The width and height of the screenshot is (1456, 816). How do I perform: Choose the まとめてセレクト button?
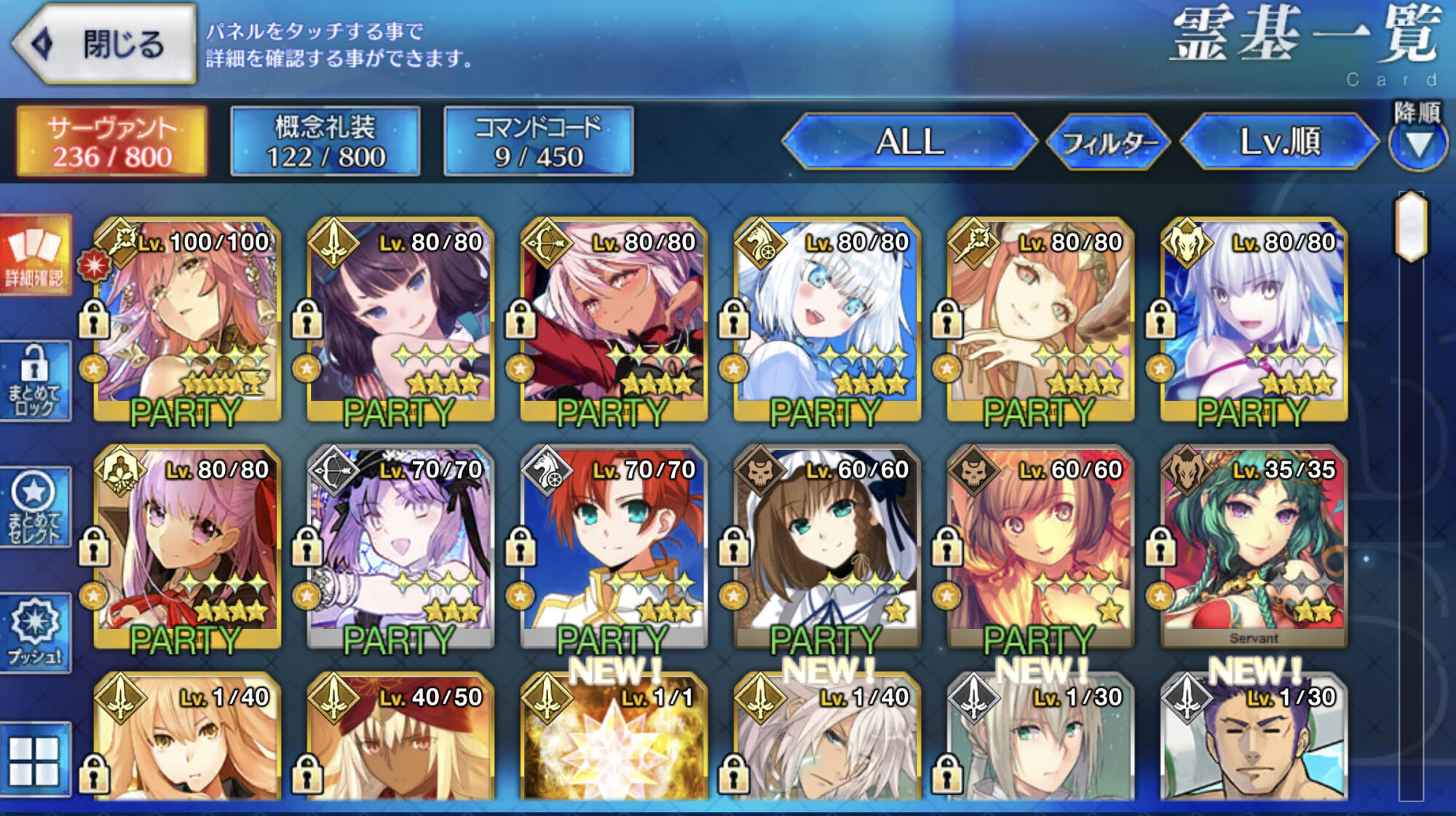pos(35,507)
